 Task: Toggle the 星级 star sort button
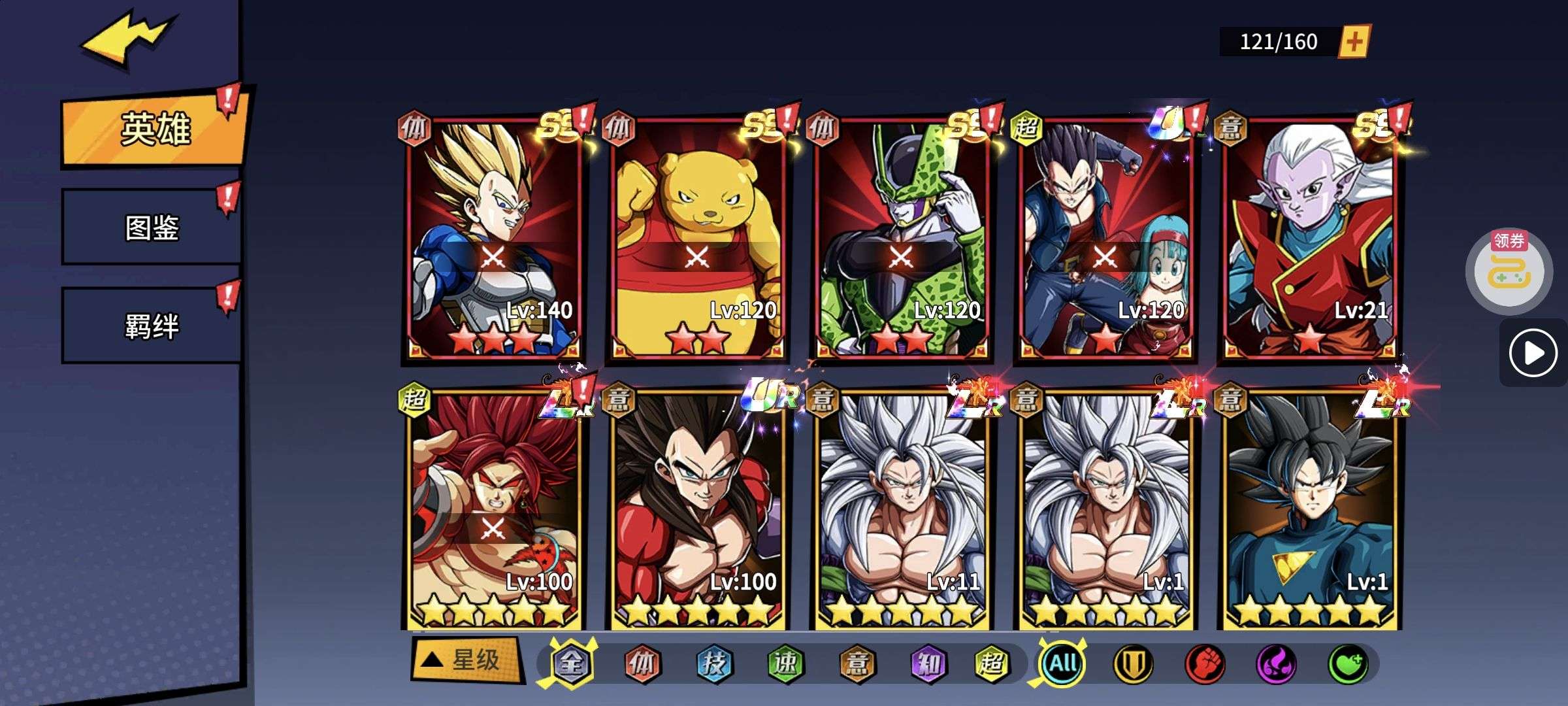(466, 660)
